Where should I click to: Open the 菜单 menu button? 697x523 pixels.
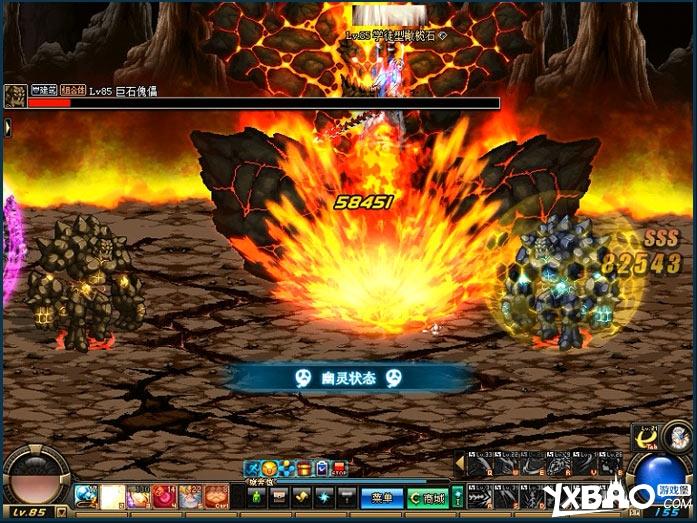pyautogui.click(x=380, y=497)
